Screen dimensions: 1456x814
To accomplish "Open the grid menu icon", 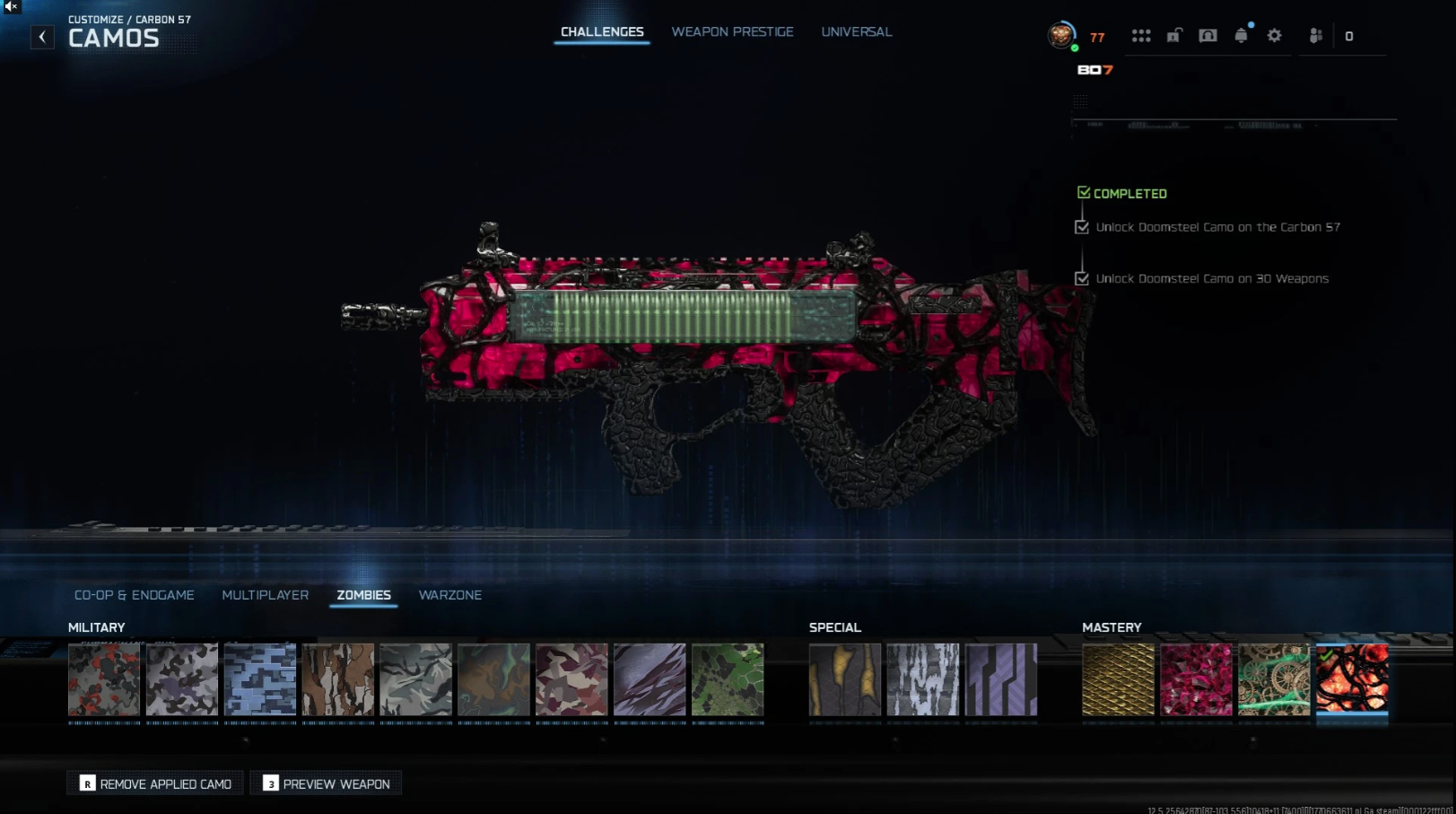I will click(1141, 36).
